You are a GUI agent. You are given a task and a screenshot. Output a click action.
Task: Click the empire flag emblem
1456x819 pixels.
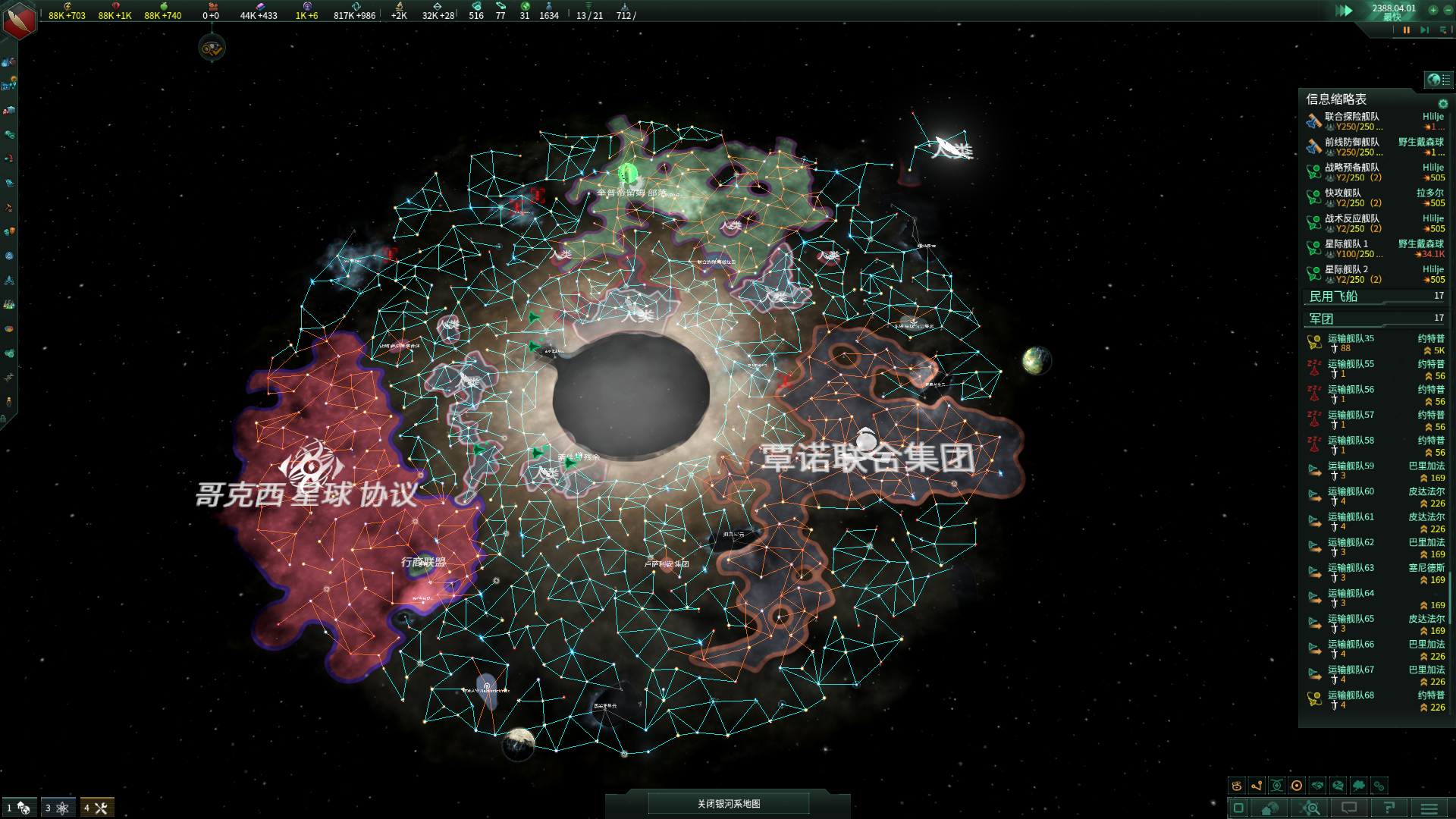coord(19,20)
